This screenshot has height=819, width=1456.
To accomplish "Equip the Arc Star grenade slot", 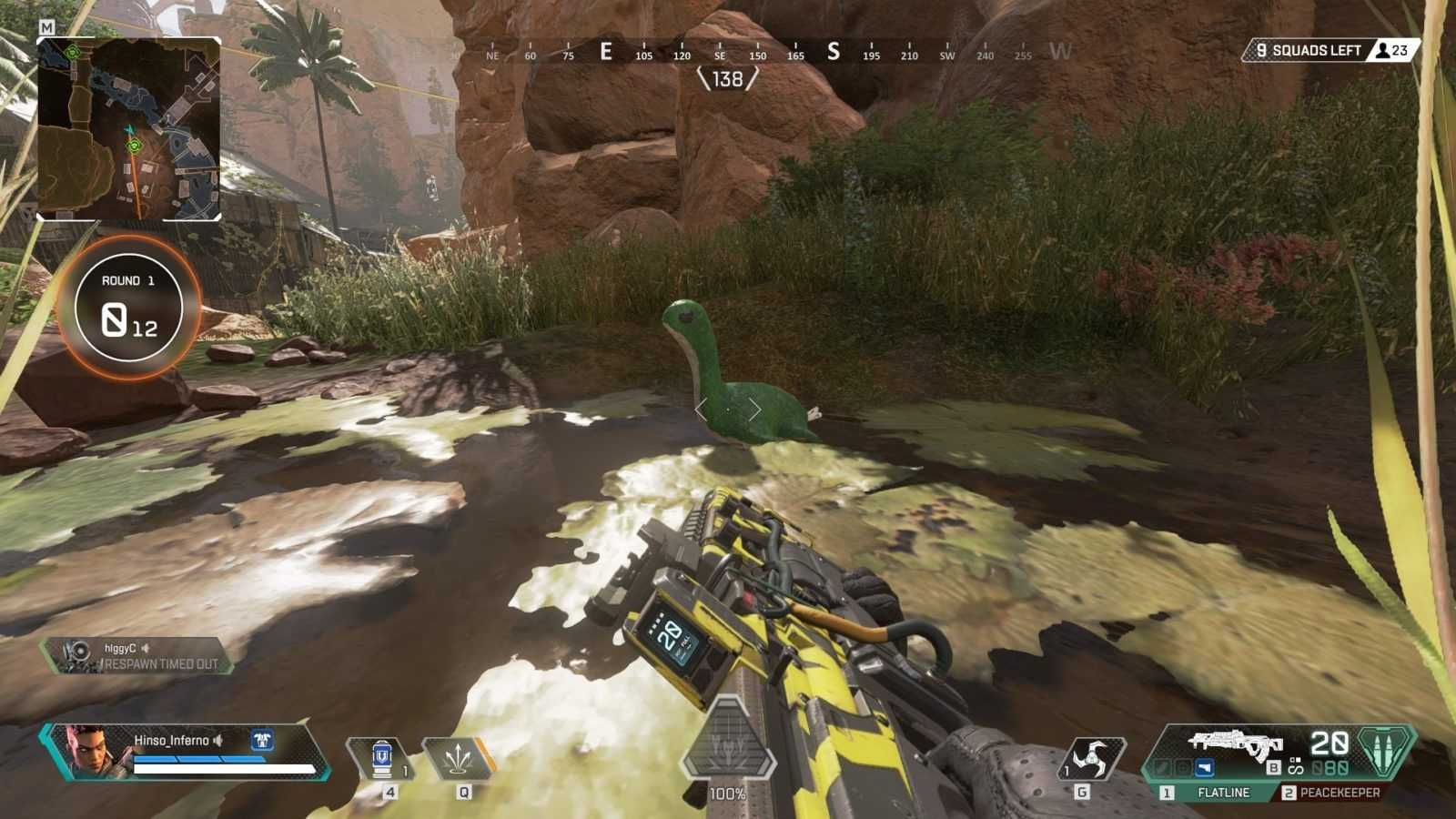I will click(x=1089, y=758).
